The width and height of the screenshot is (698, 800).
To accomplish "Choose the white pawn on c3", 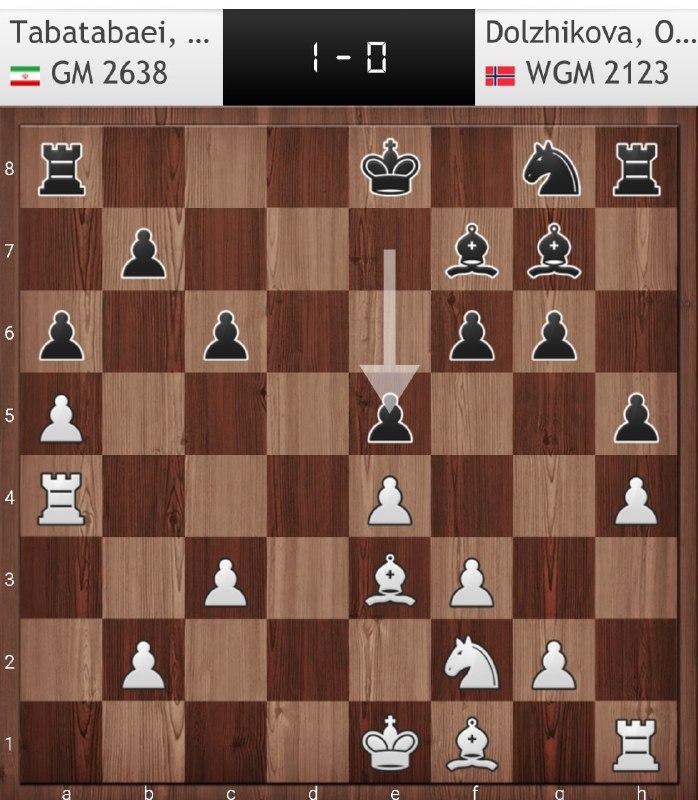I will click(225, 580).
